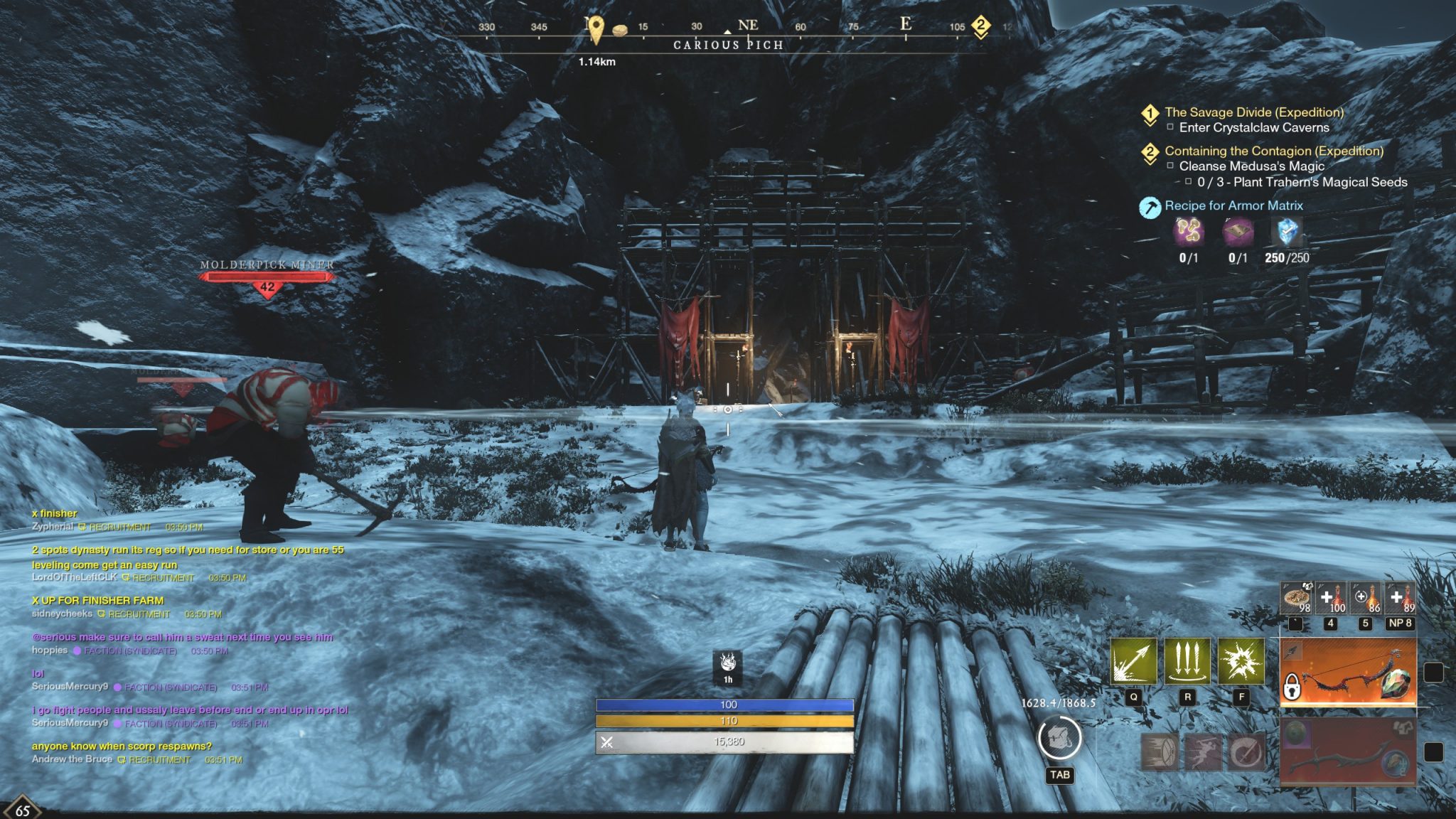This screenshot has width=1456, height=819.
Task: Click the hammer icon beside Recipe for Armor Matrix
Action: [x=1150, y=207]
